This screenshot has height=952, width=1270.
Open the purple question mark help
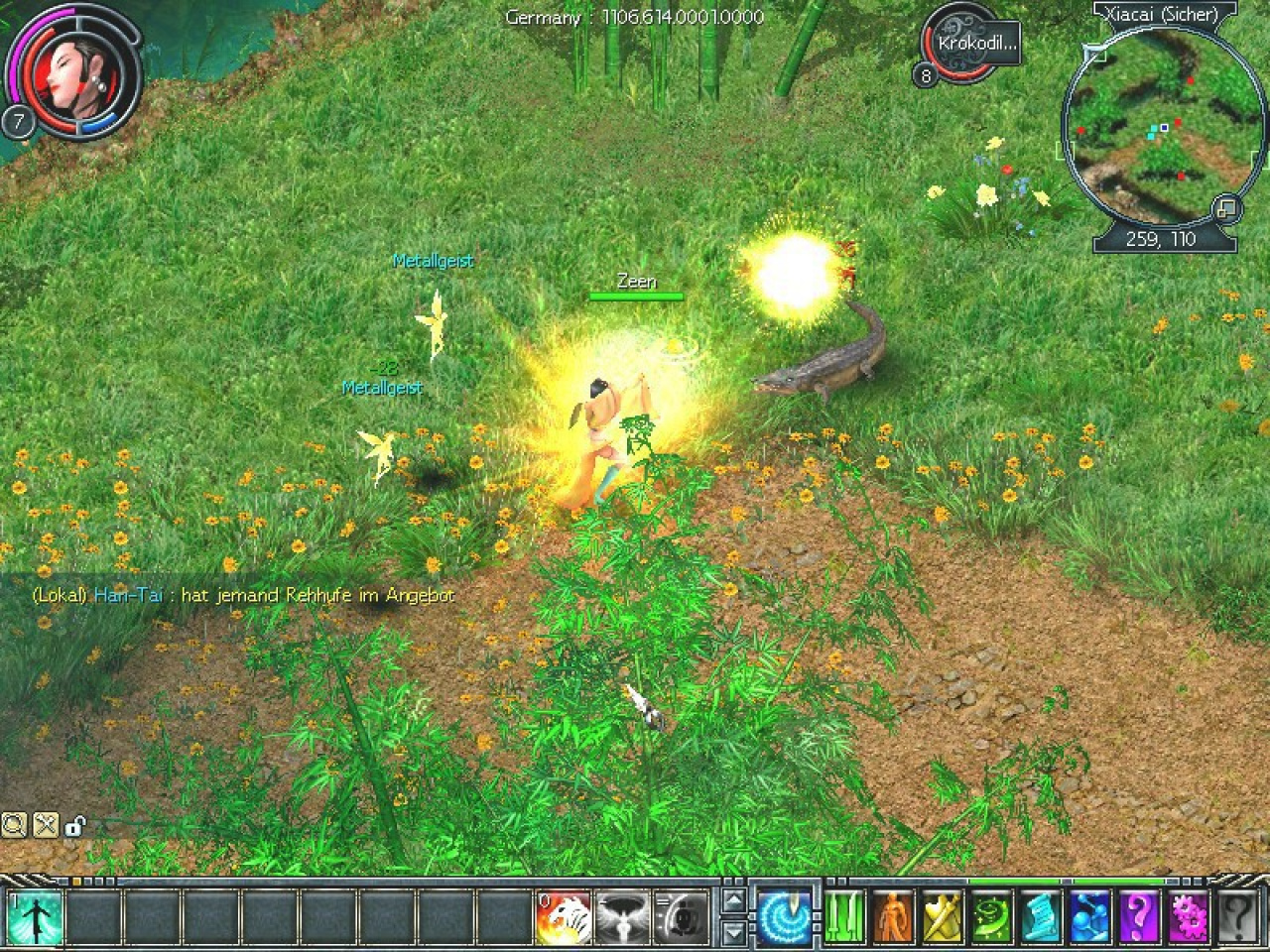coord(1138,916)
